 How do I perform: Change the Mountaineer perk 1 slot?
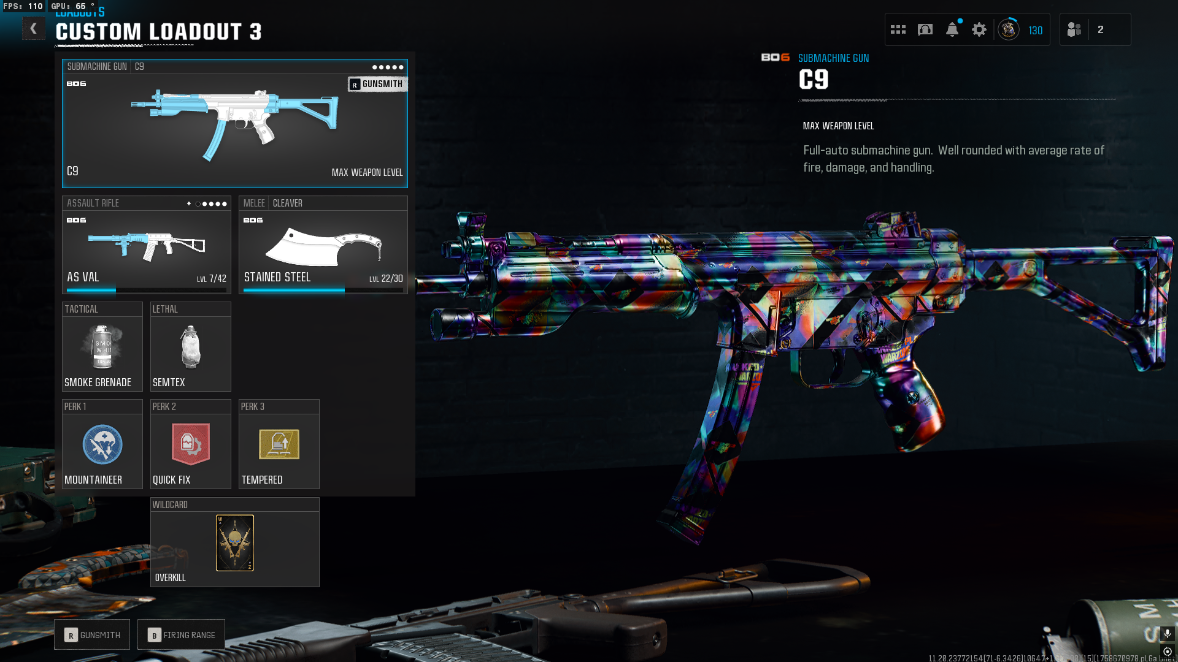tap(102, 444)
